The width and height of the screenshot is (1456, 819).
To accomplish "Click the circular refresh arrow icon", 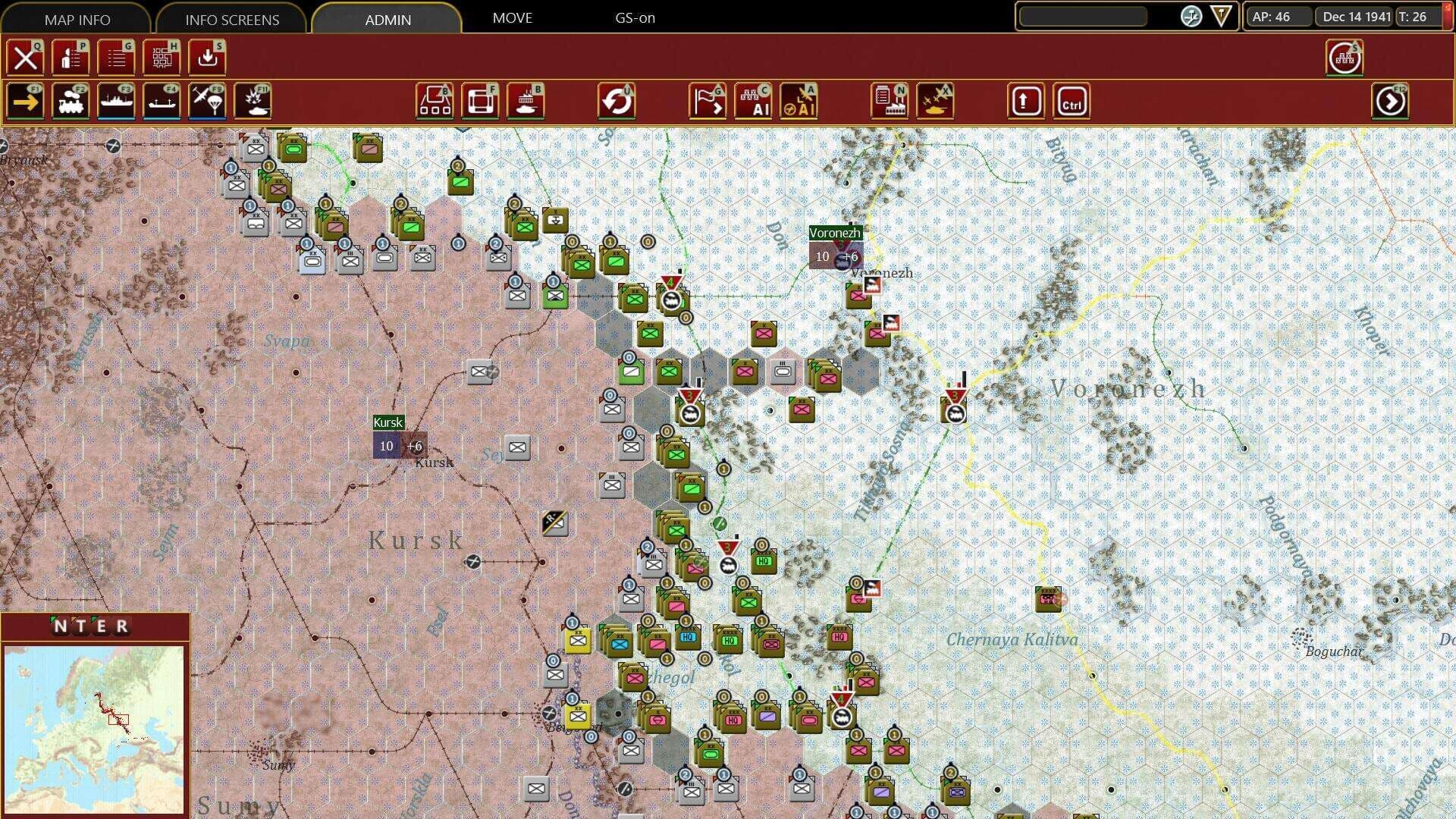I will click(x=617, y=102).
